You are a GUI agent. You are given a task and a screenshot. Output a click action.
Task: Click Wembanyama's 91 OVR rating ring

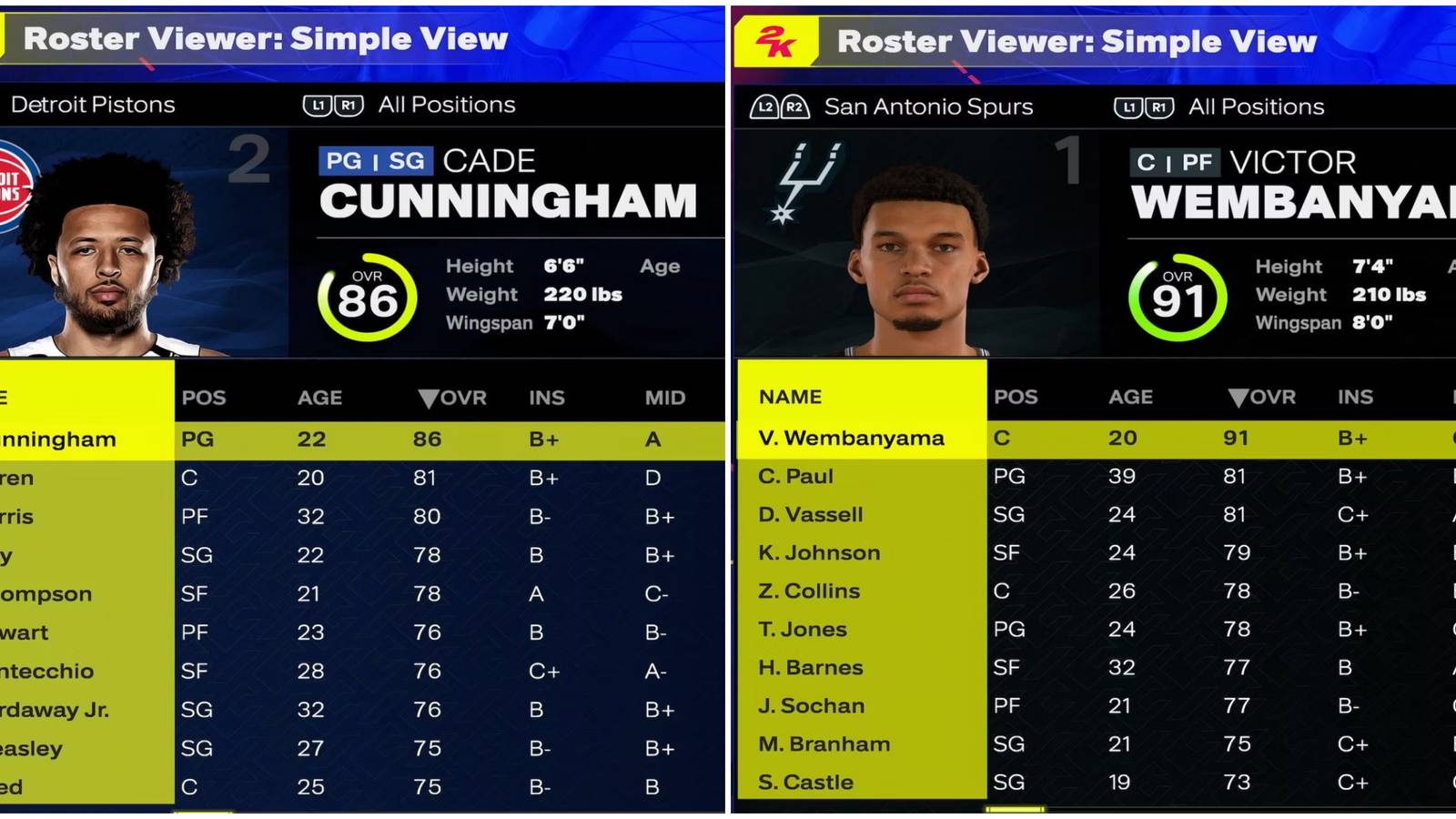[x=1177, y=298]
